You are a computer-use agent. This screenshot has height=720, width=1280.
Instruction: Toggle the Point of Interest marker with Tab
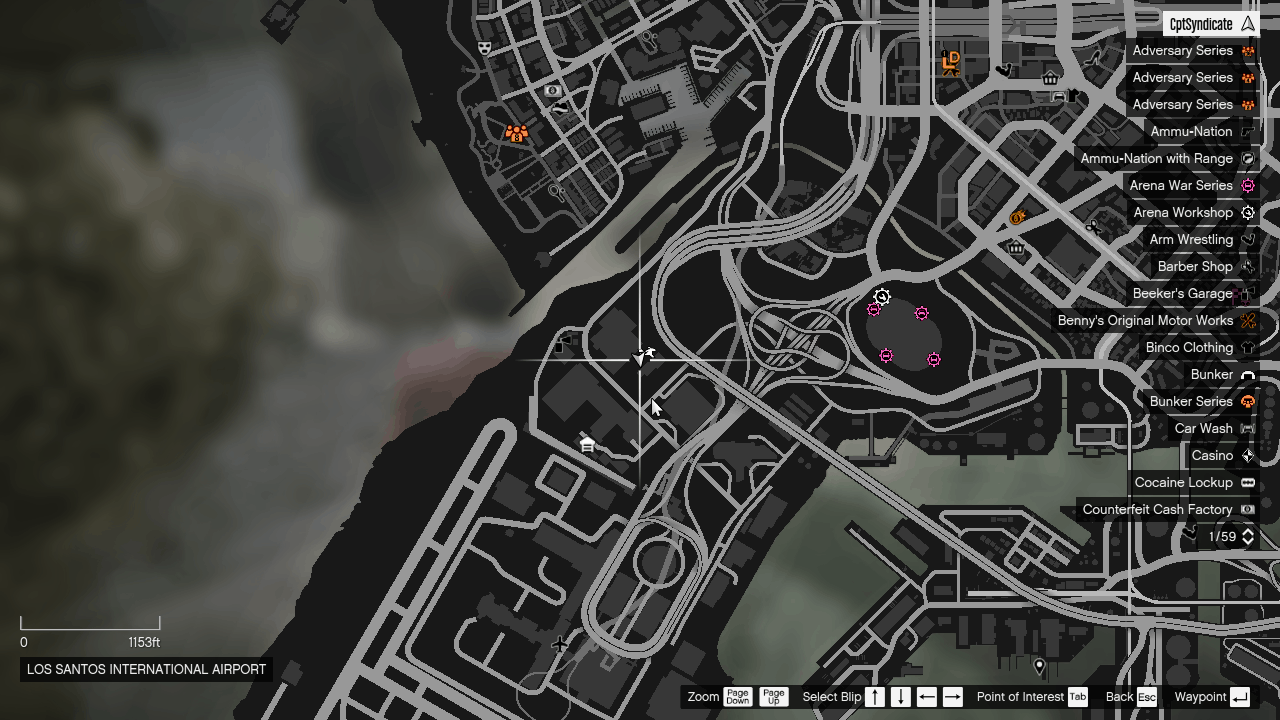1077,697
